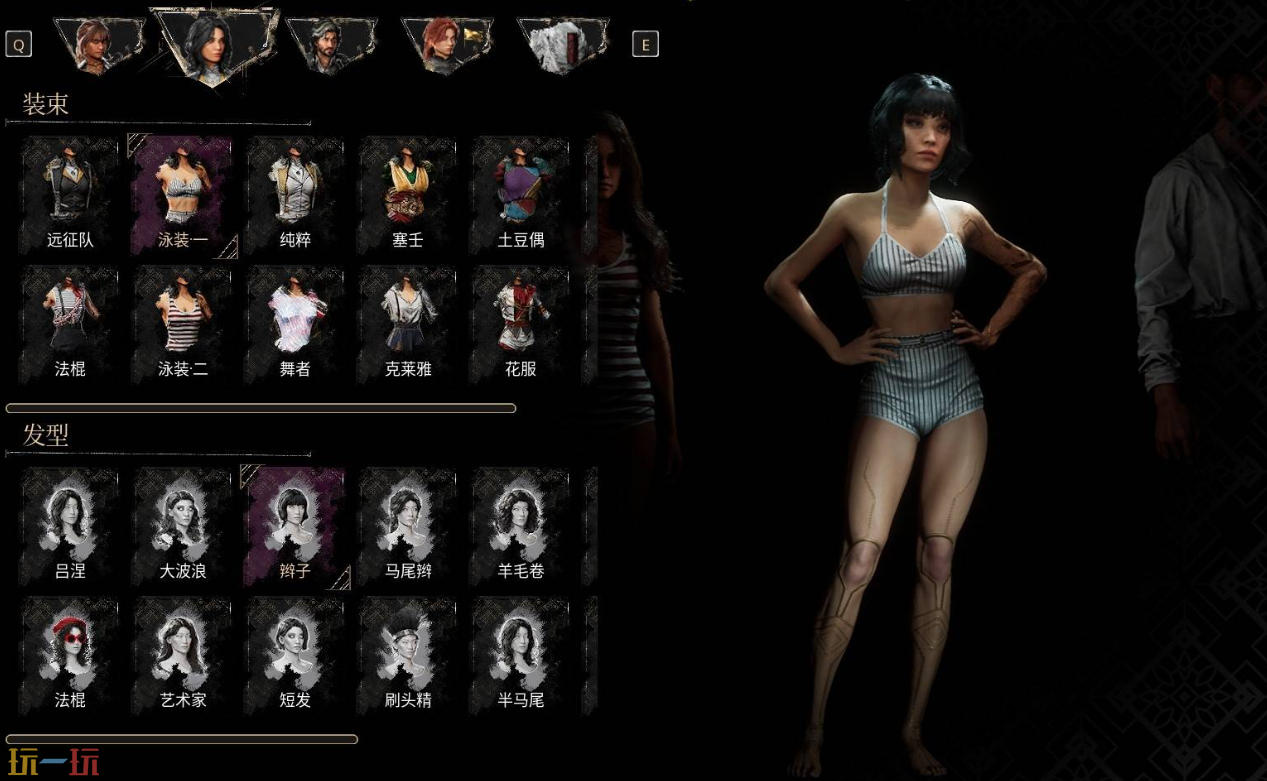Image resolution: width=1267 pixels, height=781 pixels.
Task: Pick the 马尾辫 hairstyle
Action: (x=408, y=523)
